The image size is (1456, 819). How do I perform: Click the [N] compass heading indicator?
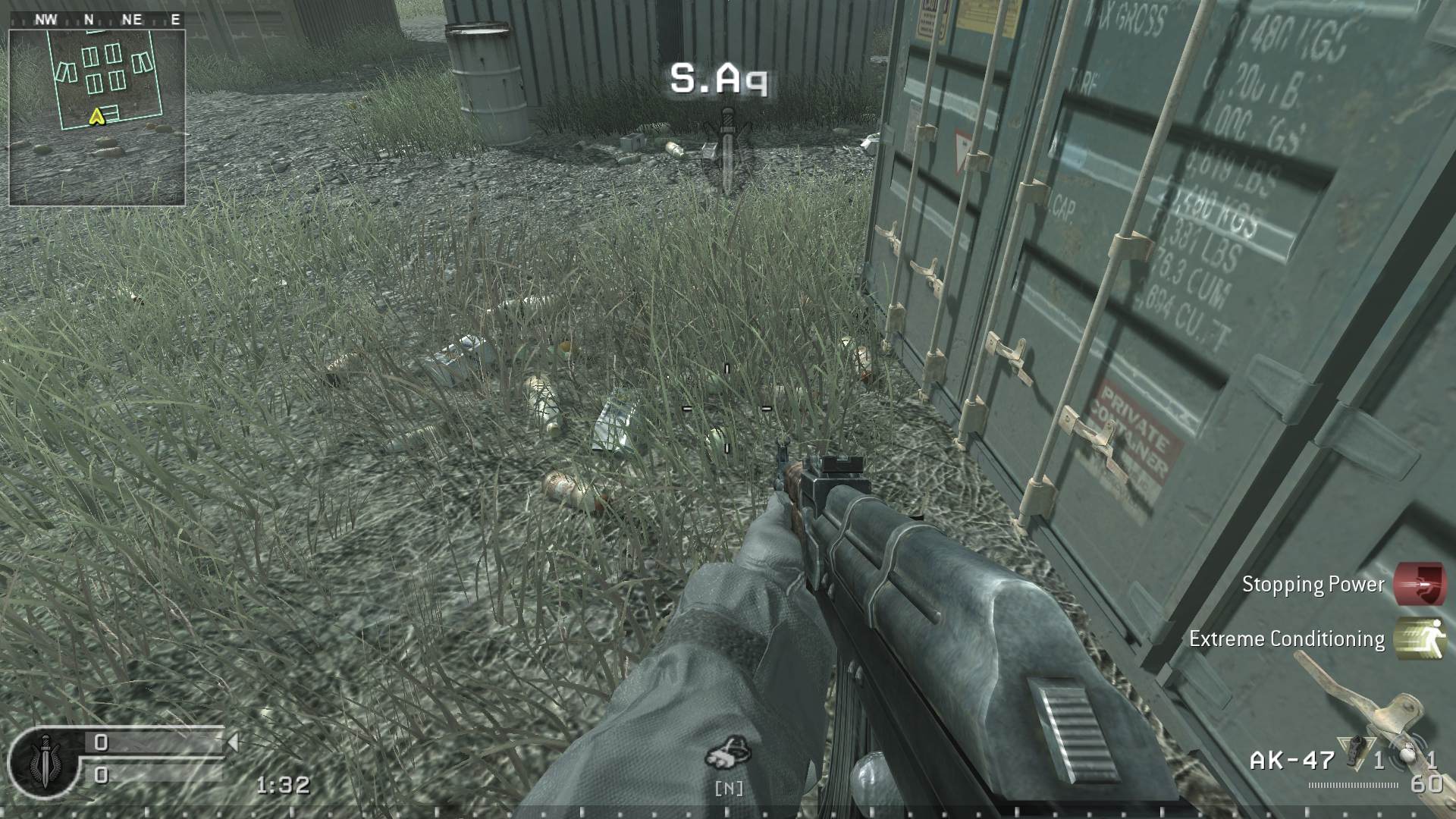[730, 789]
